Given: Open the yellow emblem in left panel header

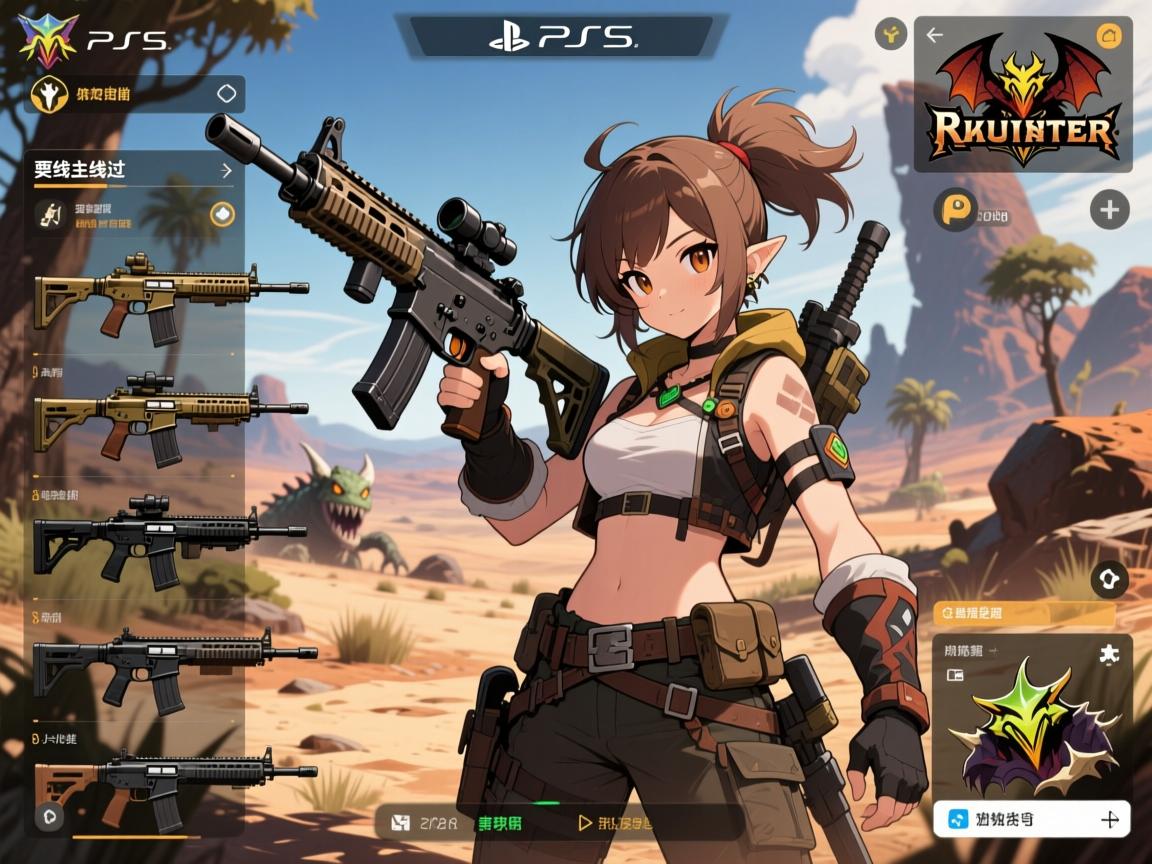Looking at the screenshot, I should pyautogui.click(x=47, y=94).
